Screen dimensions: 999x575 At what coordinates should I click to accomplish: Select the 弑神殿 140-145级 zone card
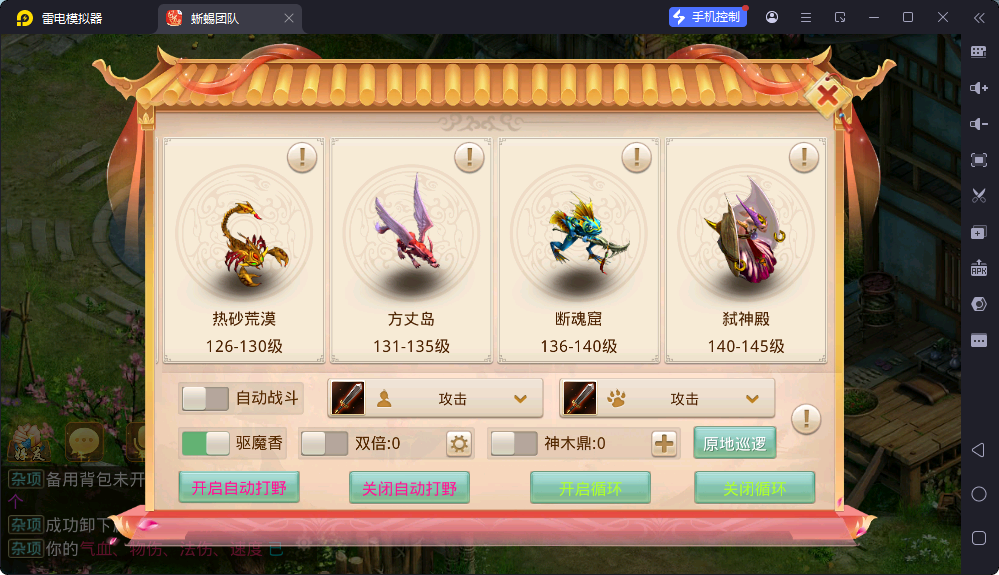(746, 250)
